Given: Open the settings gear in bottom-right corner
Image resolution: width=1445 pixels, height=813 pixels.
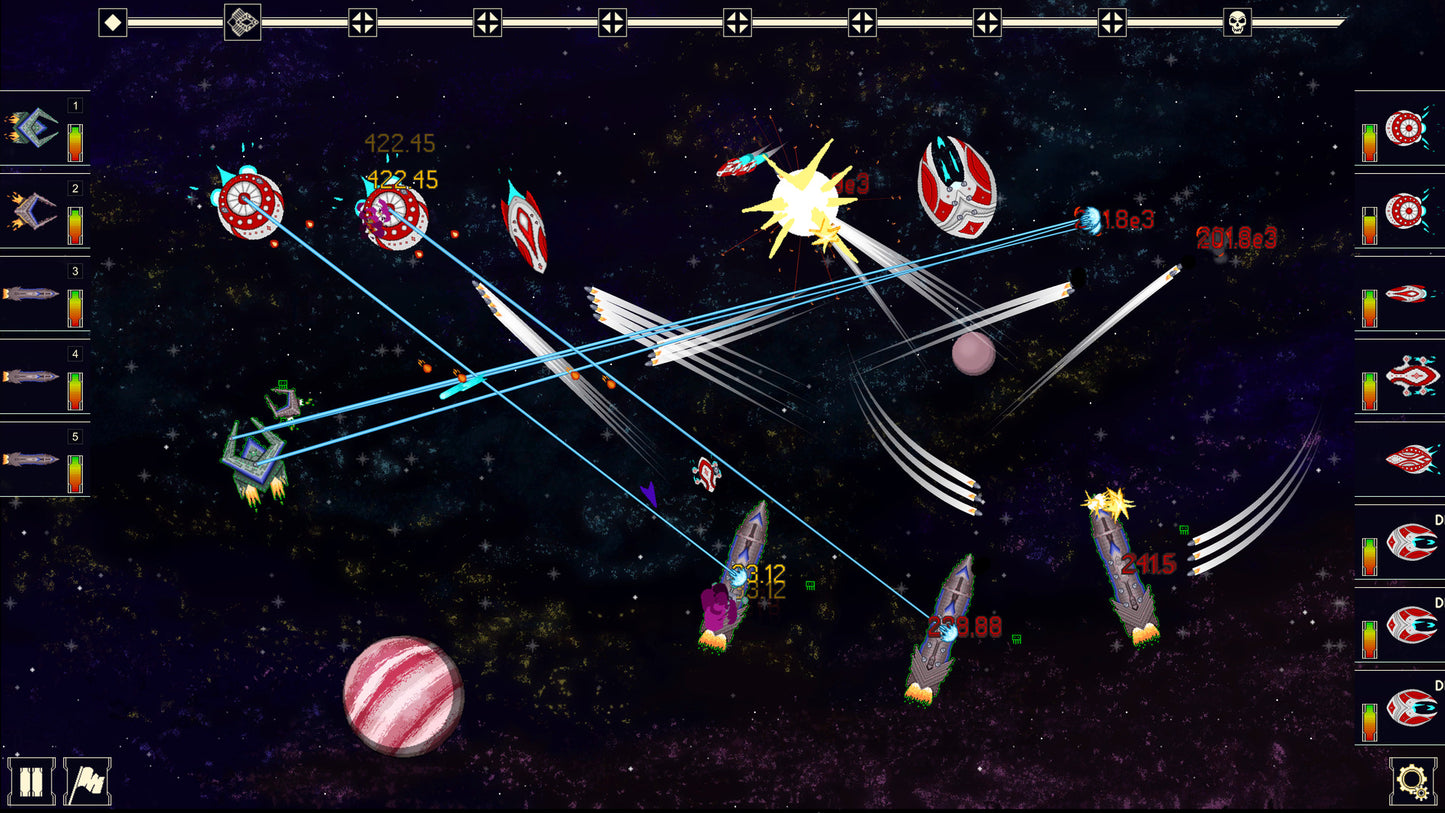Looking at the screenshot, I should tap(1412, 785).
